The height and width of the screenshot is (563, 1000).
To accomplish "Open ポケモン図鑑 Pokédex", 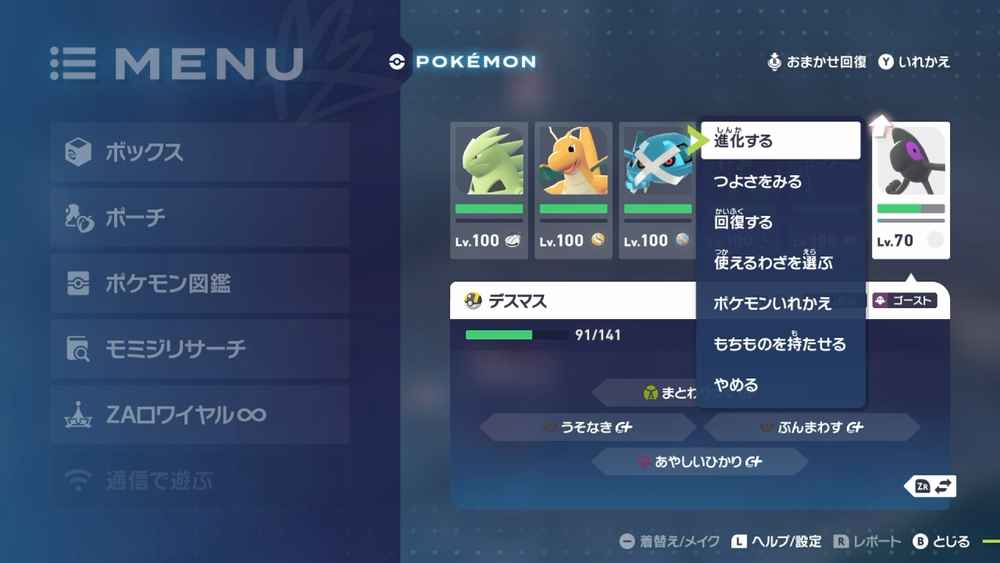I will click(x=200, y=283).
